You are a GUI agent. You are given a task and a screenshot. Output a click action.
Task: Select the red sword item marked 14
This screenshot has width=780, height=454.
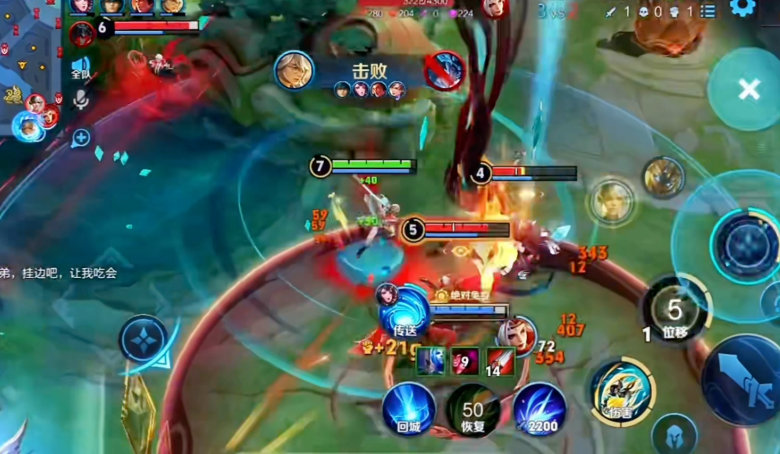point(500,361)
